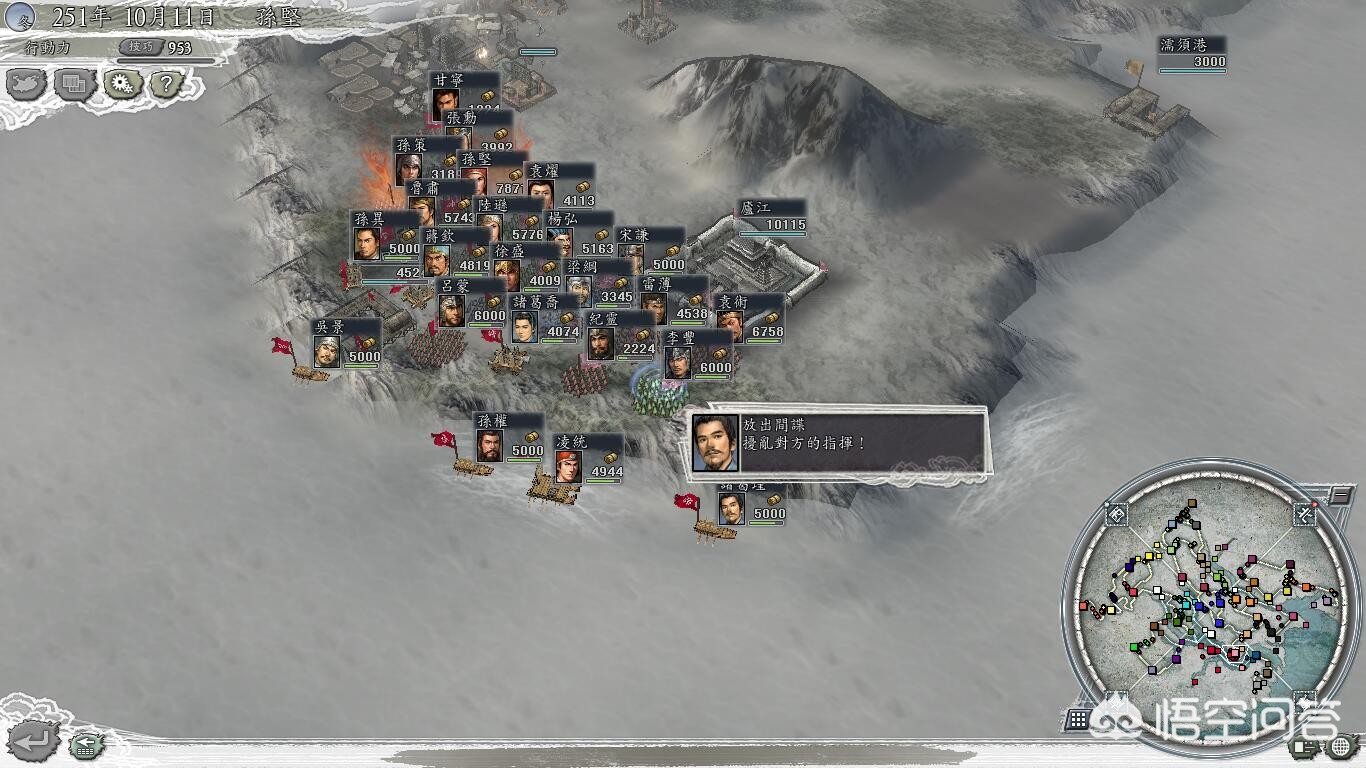Click the green arrow-and-grid button
Screen dimensions: 1366x768
85,744
